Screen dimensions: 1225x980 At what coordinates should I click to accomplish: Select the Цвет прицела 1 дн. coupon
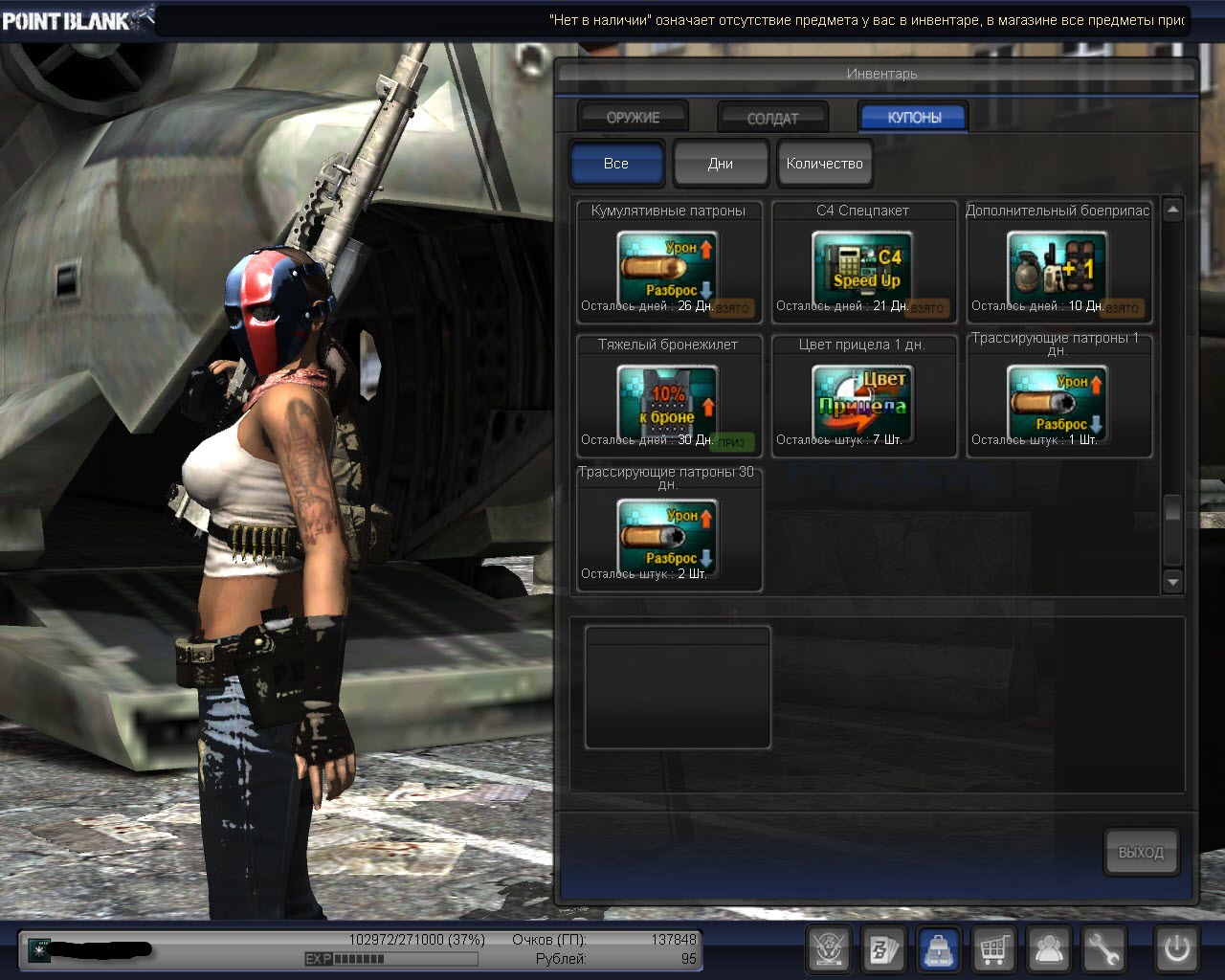tap(863, 397)
